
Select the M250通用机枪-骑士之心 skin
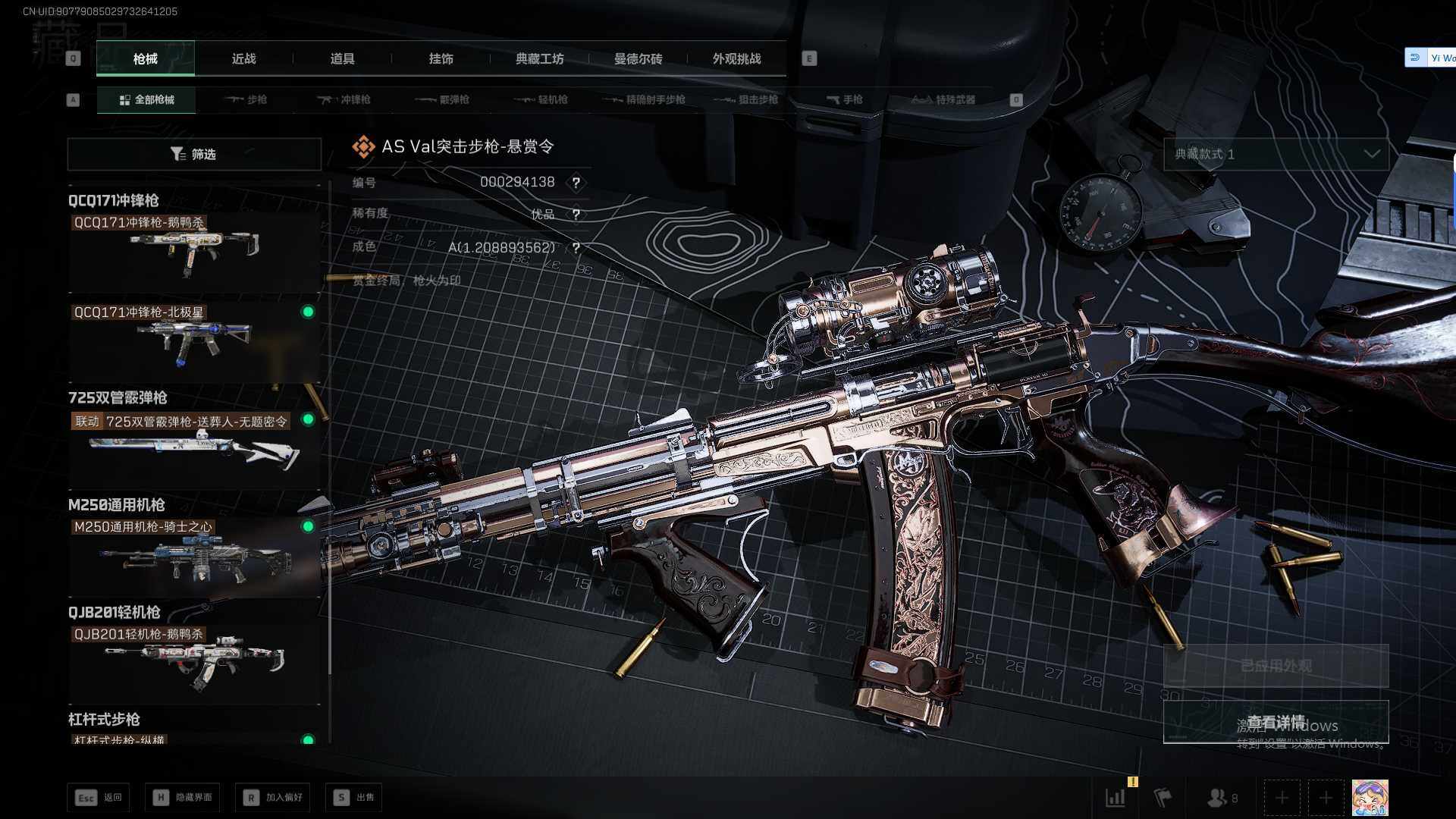click(x=194, y=555)
